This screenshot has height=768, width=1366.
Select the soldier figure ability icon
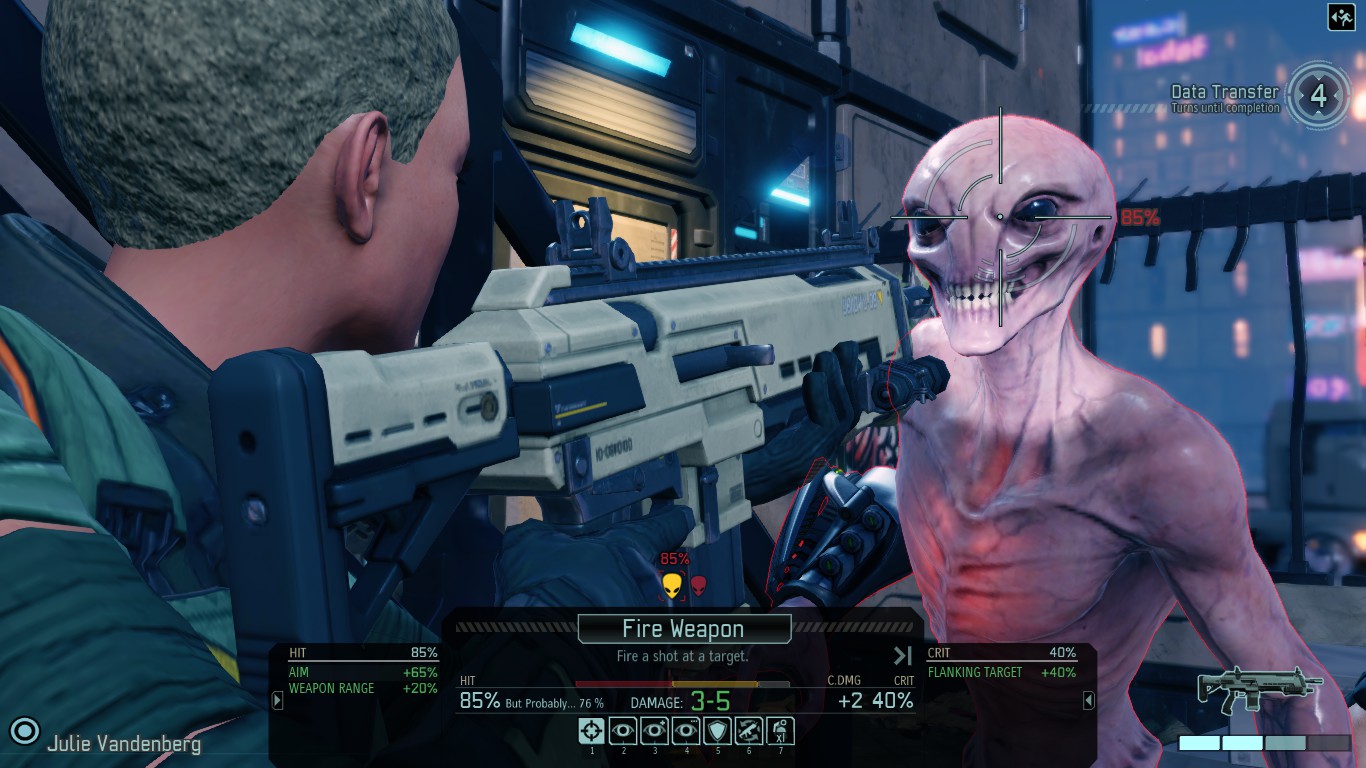pos(781,732)
